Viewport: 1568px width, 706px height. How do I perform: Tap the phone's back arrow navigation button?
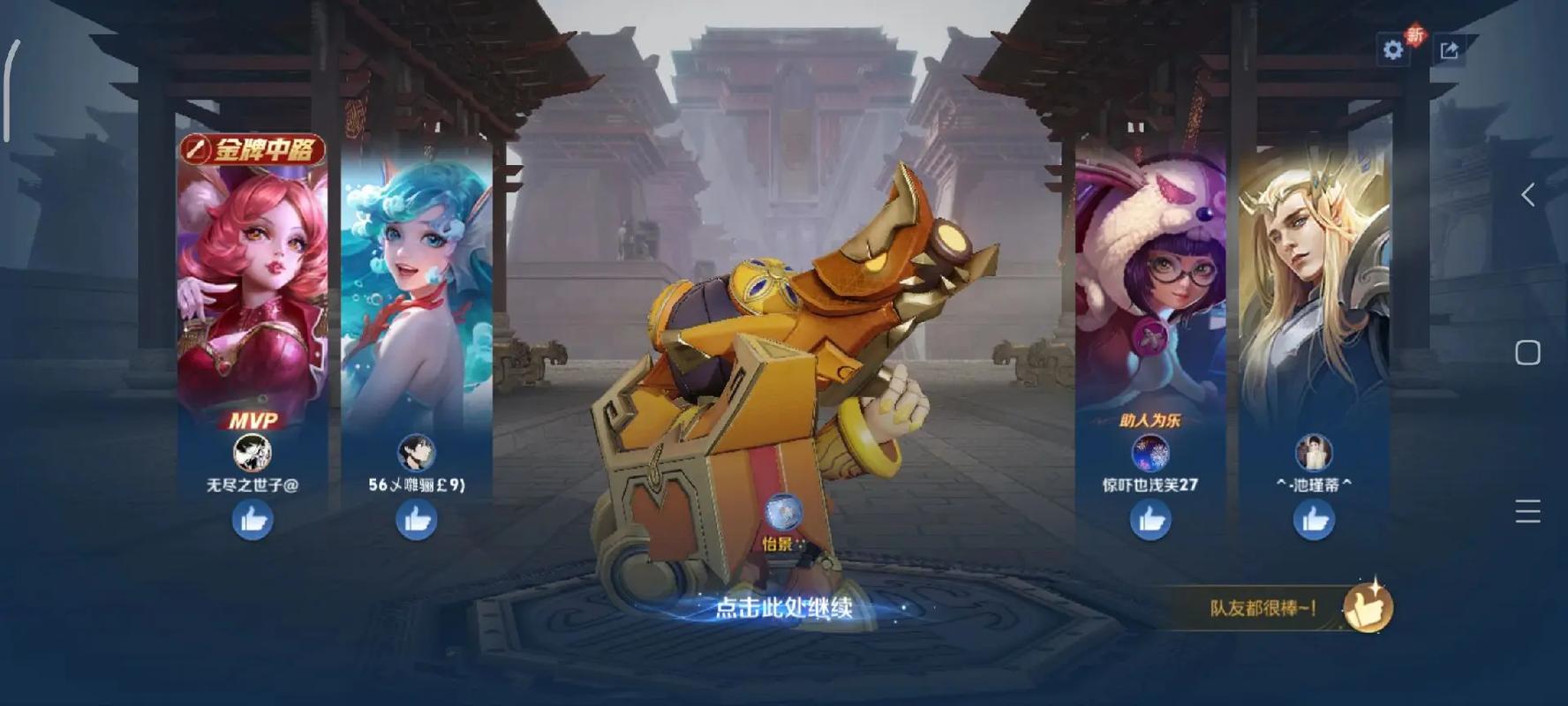point(1528,195)
